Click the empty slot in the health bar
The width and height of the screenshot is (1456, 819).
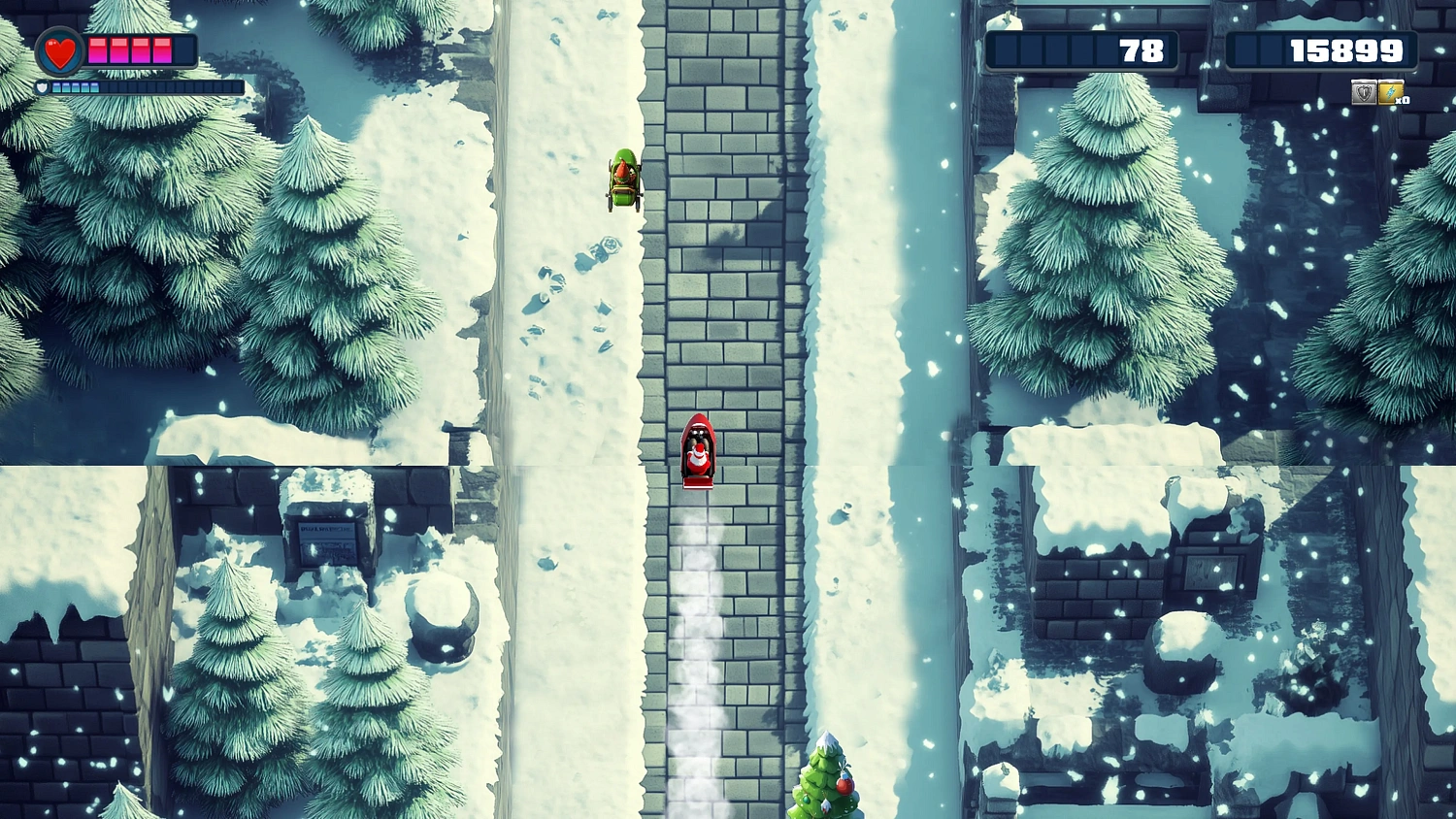click(183, 50)
